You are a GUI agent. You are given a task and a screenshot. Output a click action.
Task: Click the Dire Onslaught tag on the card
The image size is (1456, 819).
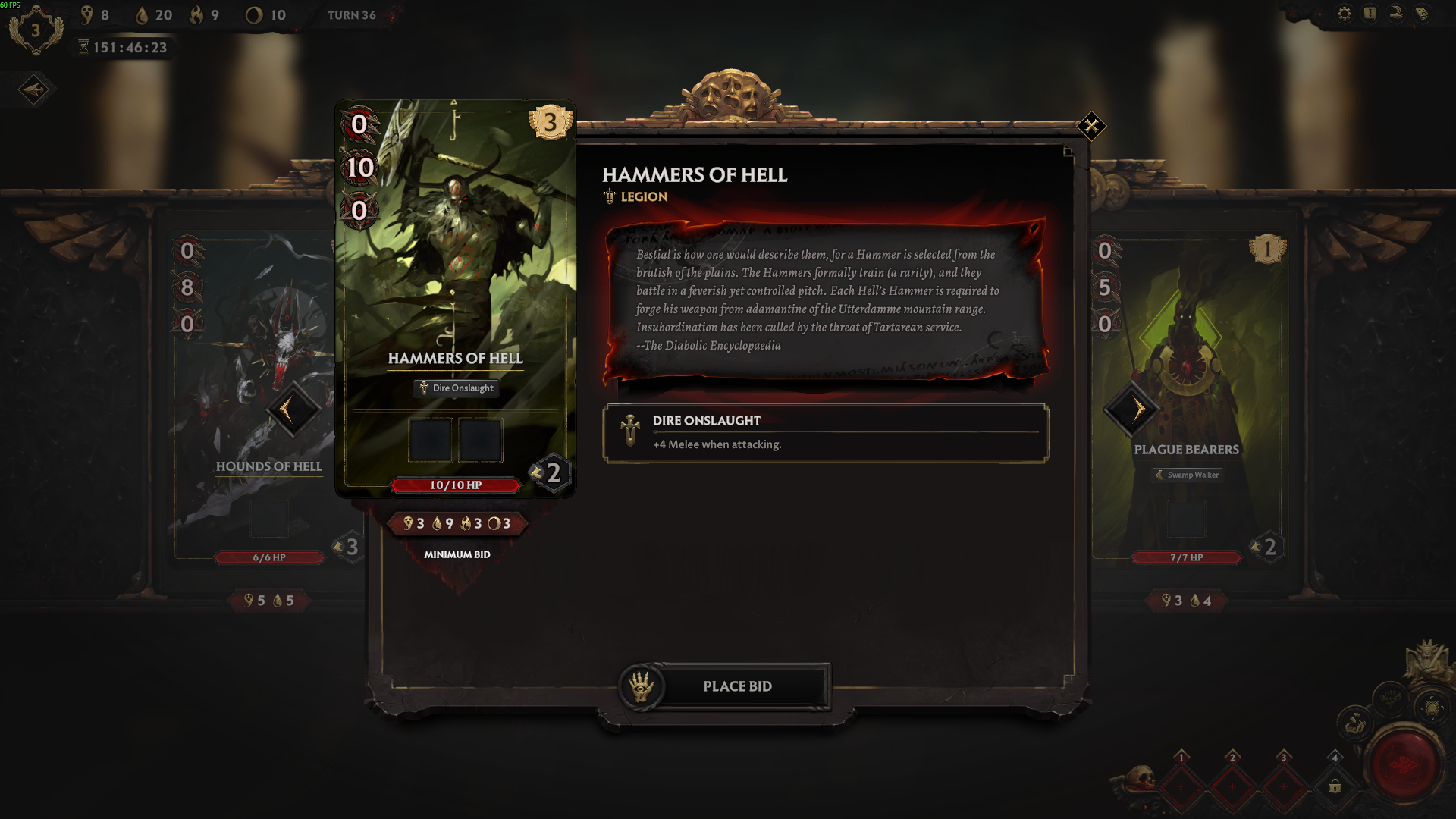(x=456, y=388)
